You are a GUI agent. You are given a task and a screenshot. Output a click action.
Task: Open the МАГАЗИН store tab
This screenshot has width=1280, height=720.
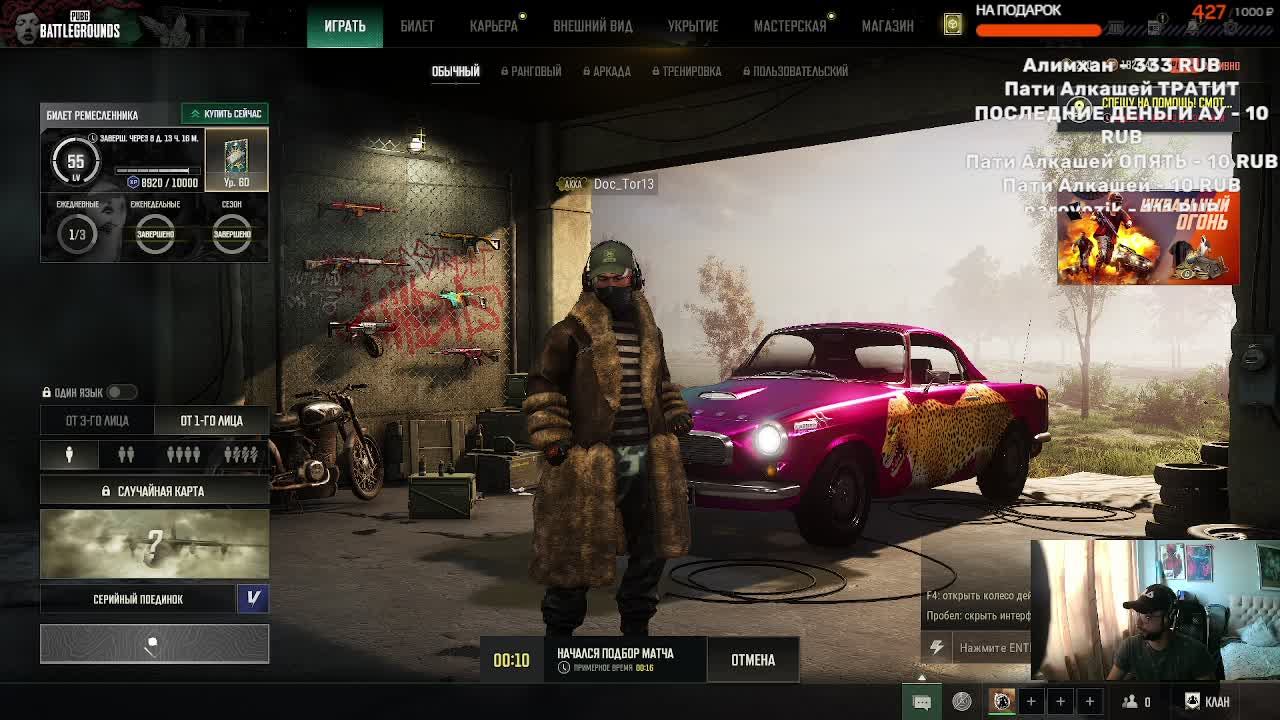click(x=887, y=26)
